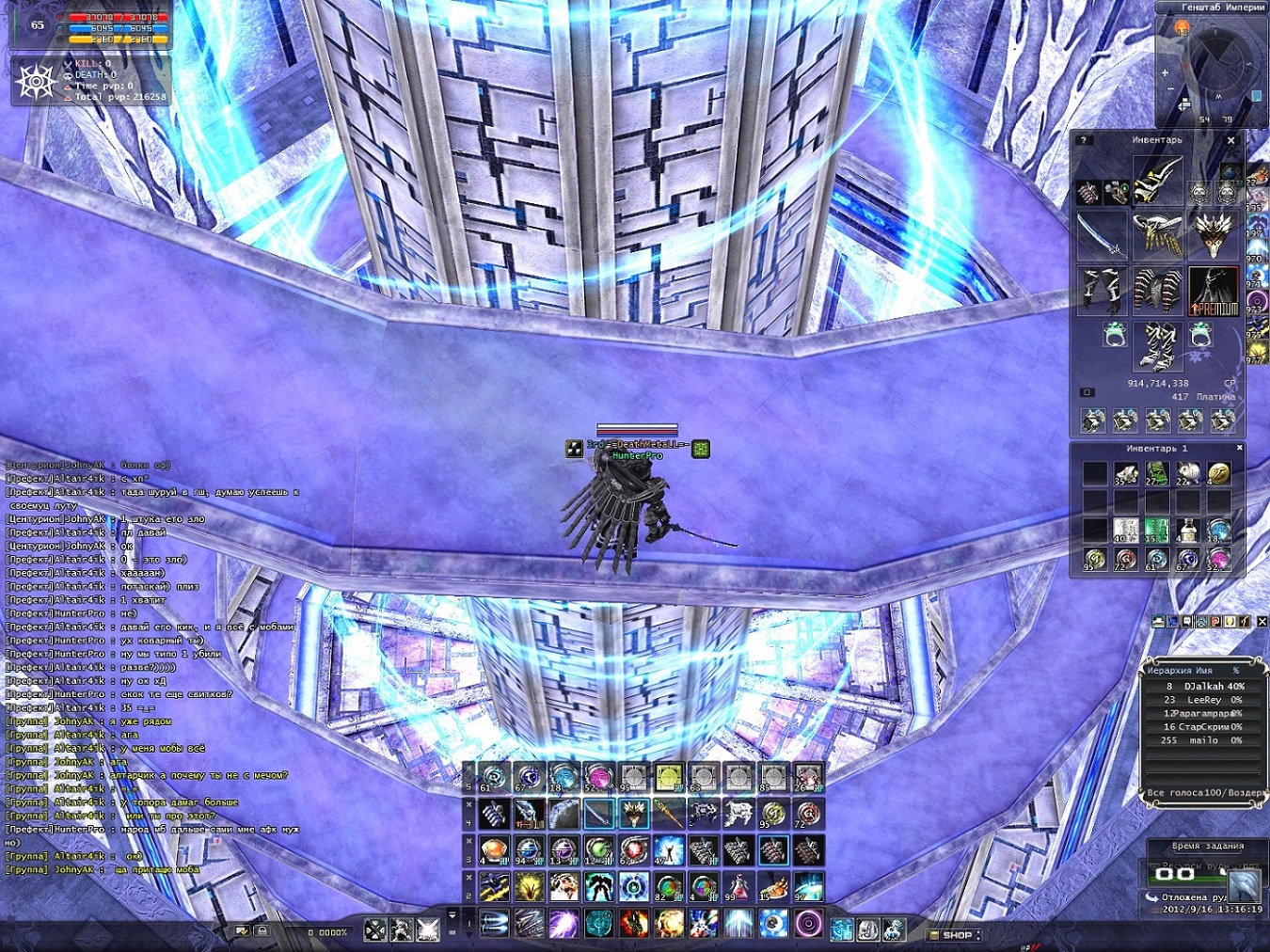Select the PREMIUM cloak equipment slot
Image resolution: width=1270 pixels, height=952 pixels.
pos(1214,291)
